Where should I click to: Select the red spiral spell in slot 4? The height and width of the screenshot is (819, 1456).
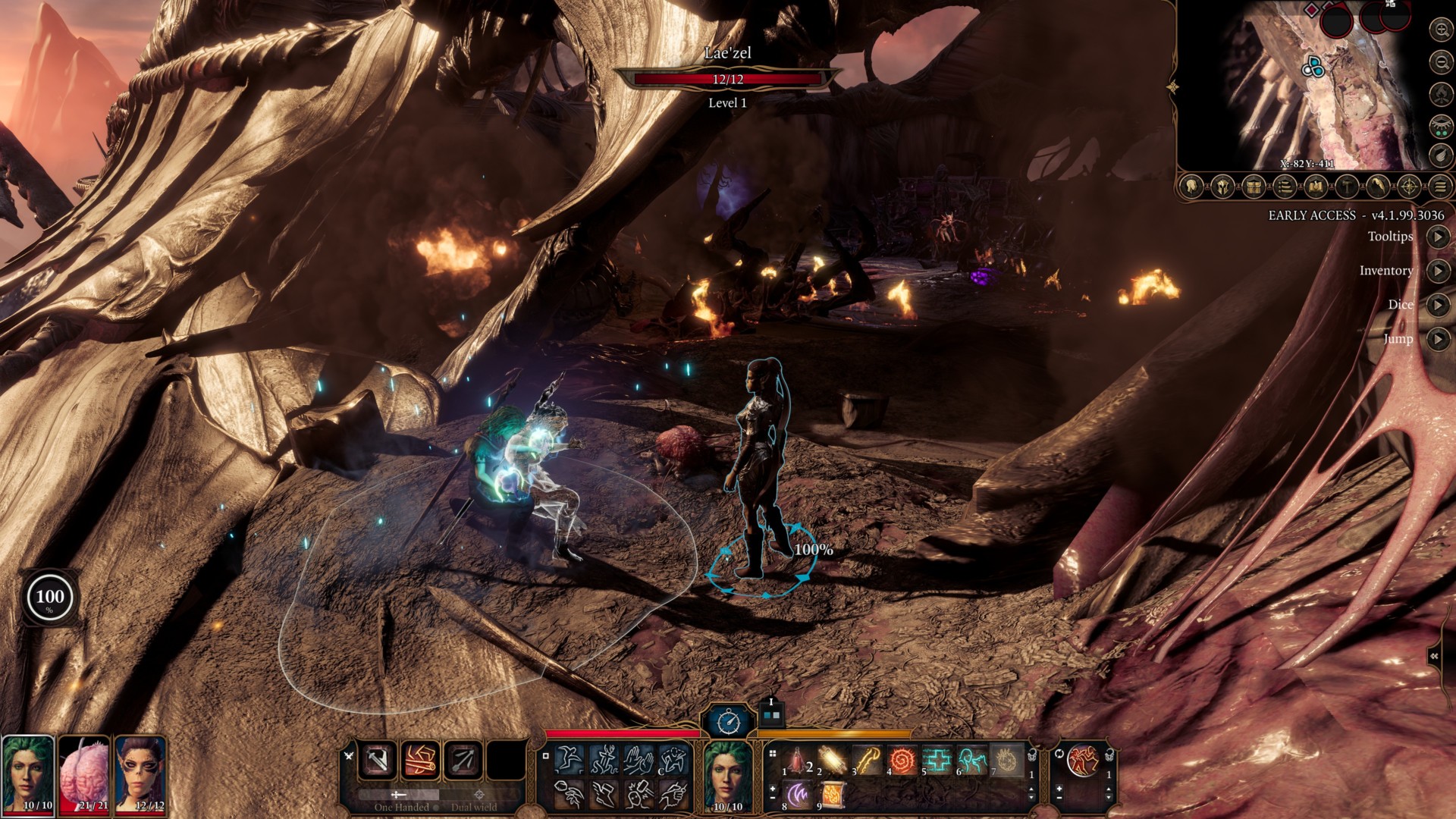coord(902,760)
